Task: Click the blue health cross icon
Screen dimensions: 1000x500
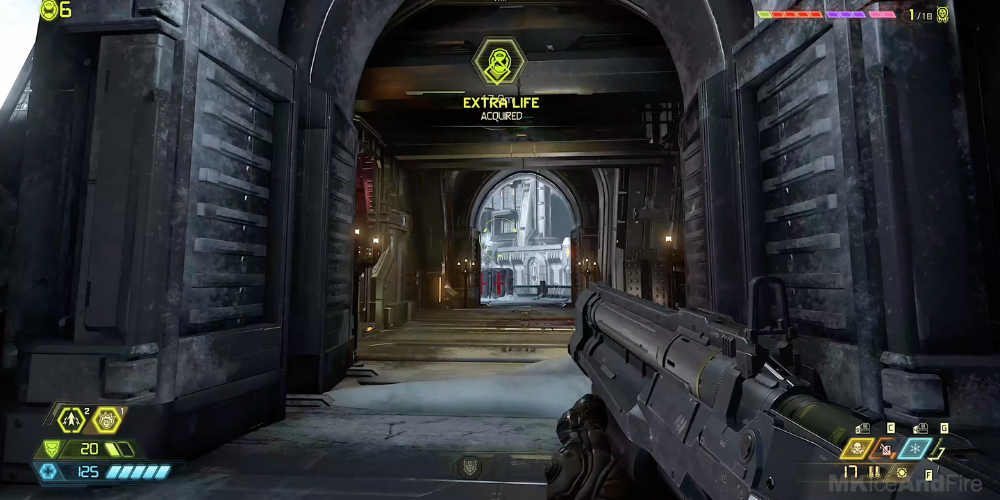Action: (49, 471)
